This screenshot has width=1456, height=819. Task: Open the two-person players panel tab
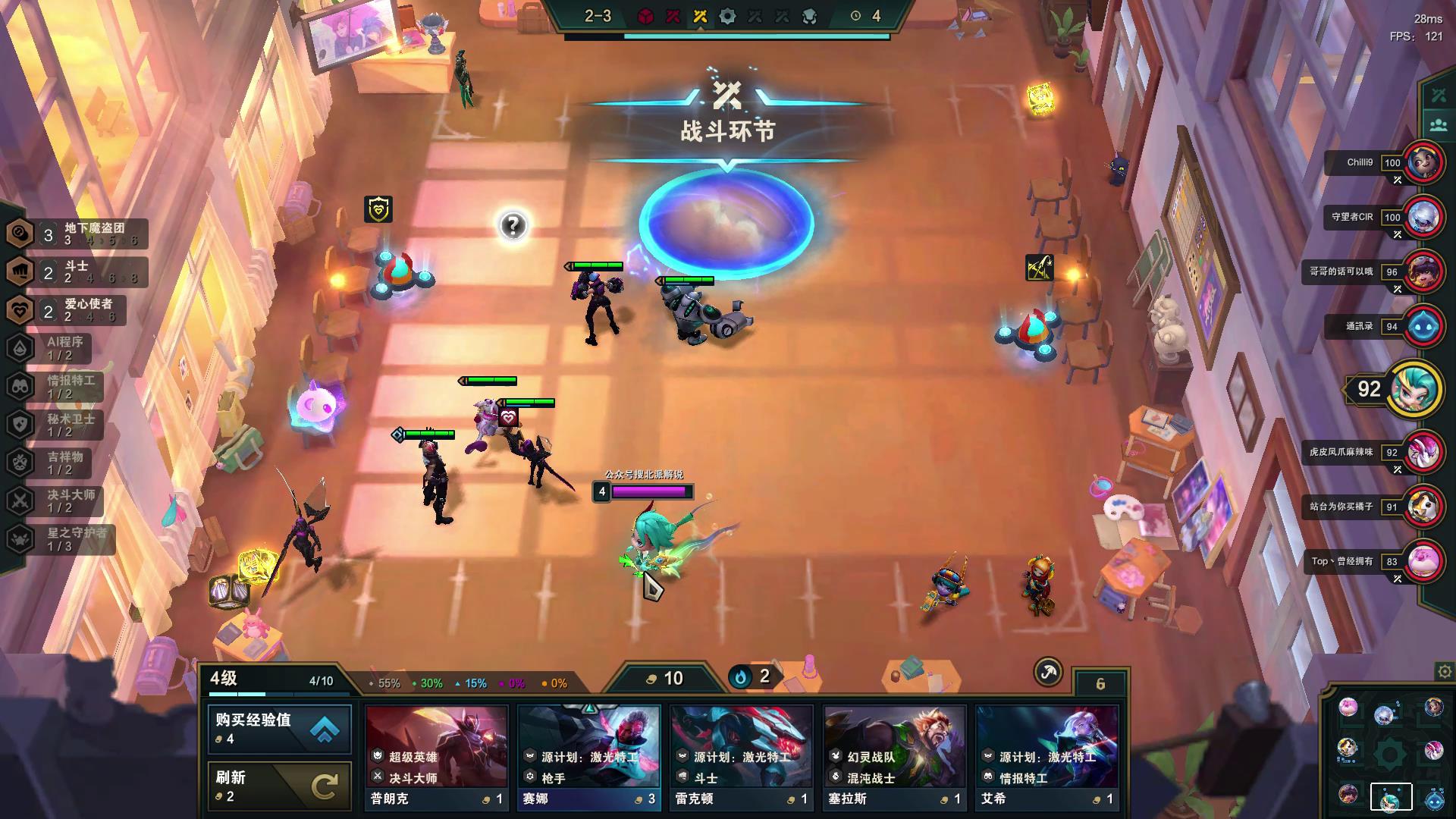(x=1439, y=125)
